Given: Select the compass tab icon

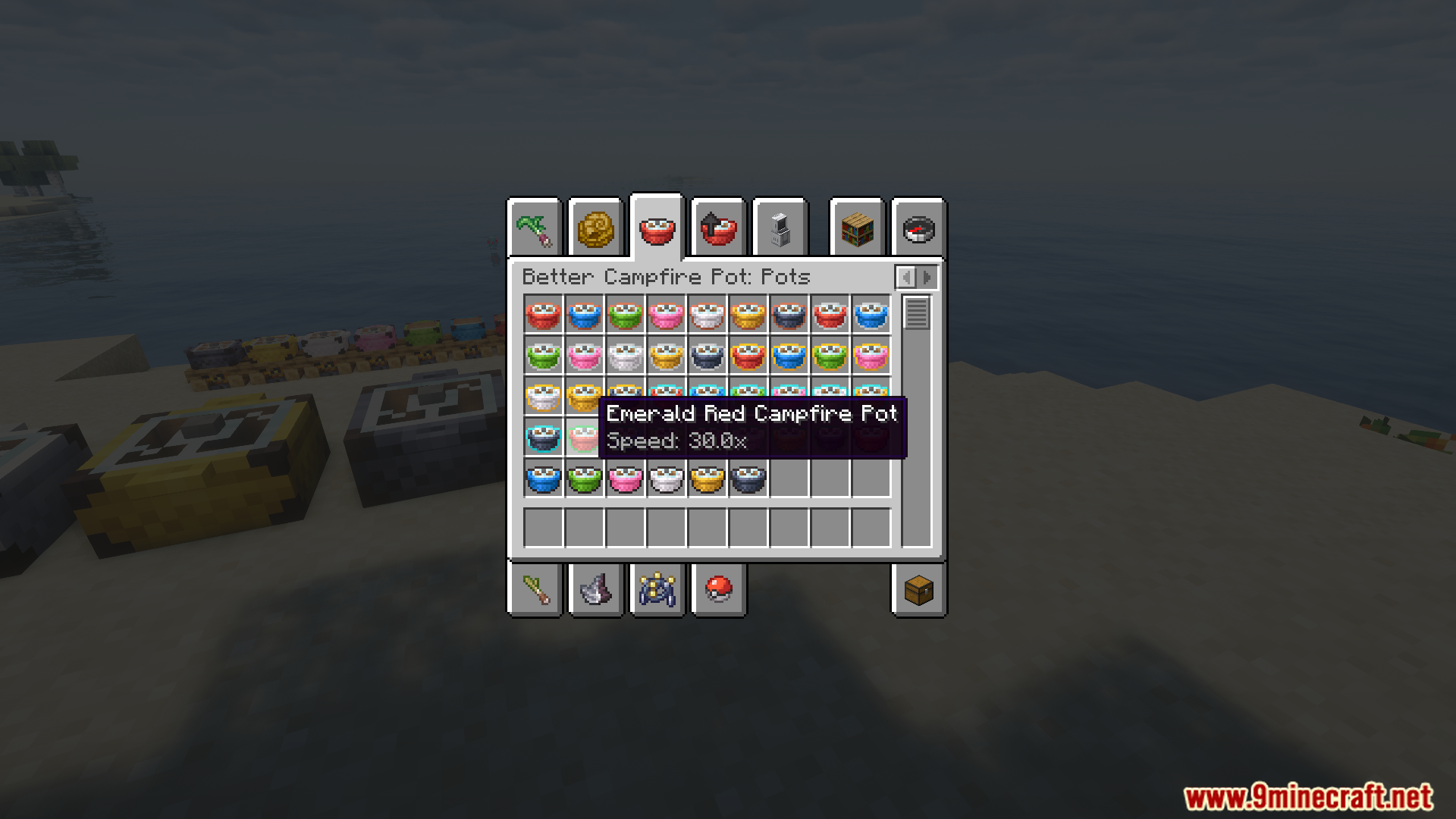Looking at the screenshot, I should [x=918, y=227].
